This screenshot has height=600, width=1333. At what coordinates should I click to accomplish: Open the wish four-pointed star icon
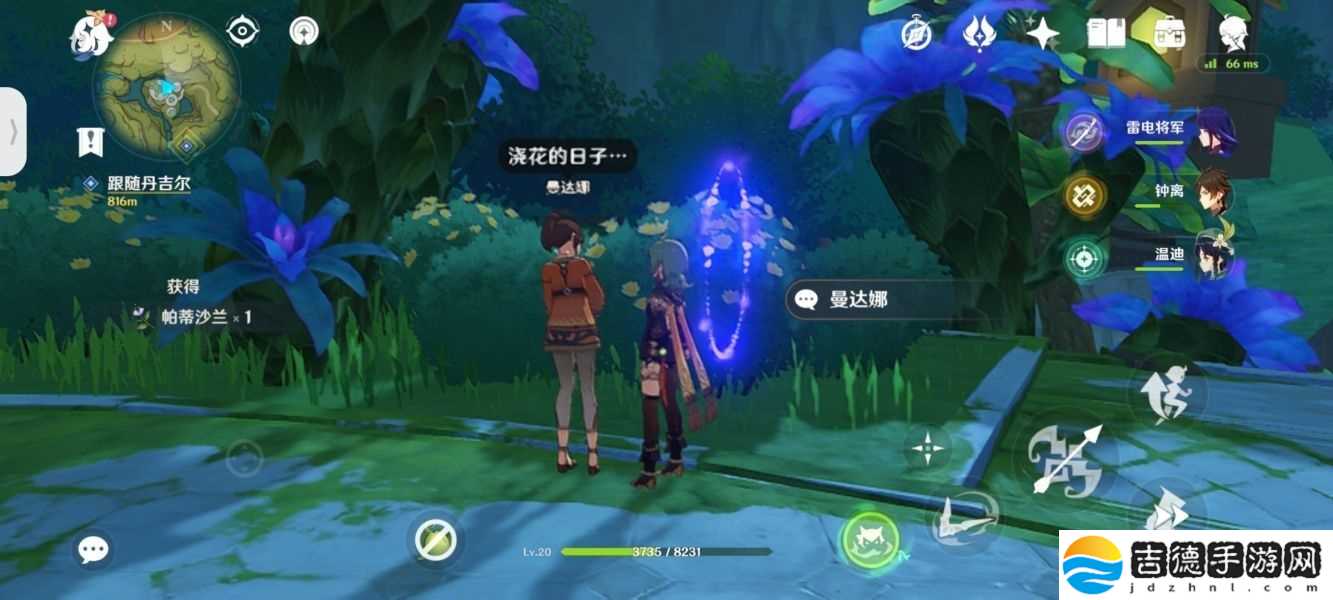tap(1042, 34)
